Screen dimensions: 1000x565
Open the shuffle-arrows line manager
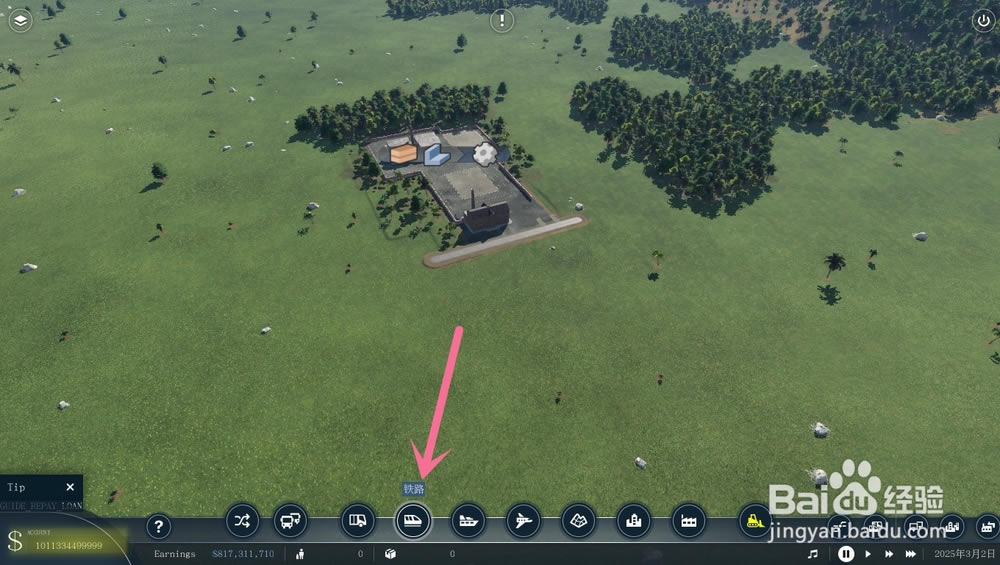242,520
